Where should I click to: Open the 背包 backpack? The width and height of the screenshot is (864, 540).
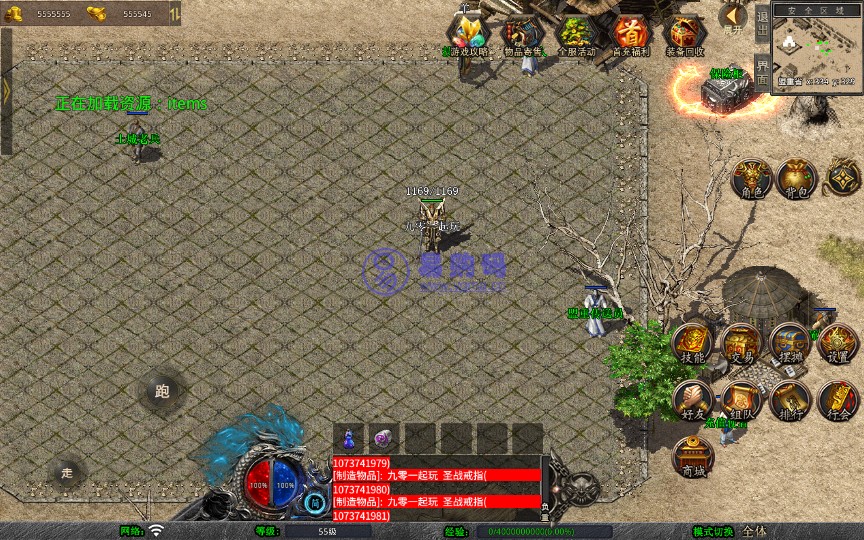point(797,178)
